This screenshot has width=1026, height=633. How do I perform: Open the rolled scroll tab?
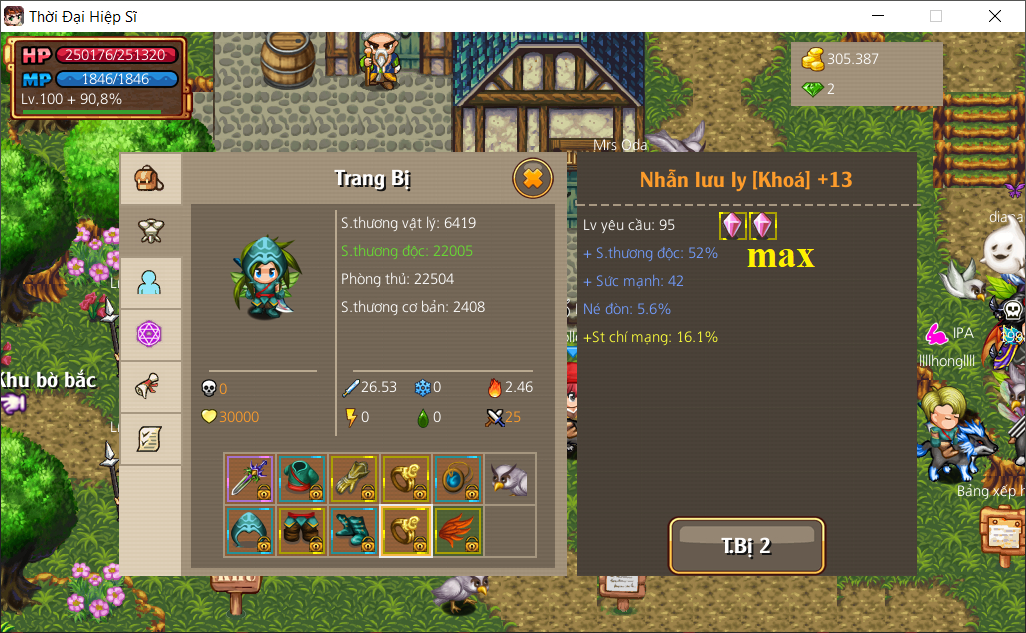[x=150, y=387]
